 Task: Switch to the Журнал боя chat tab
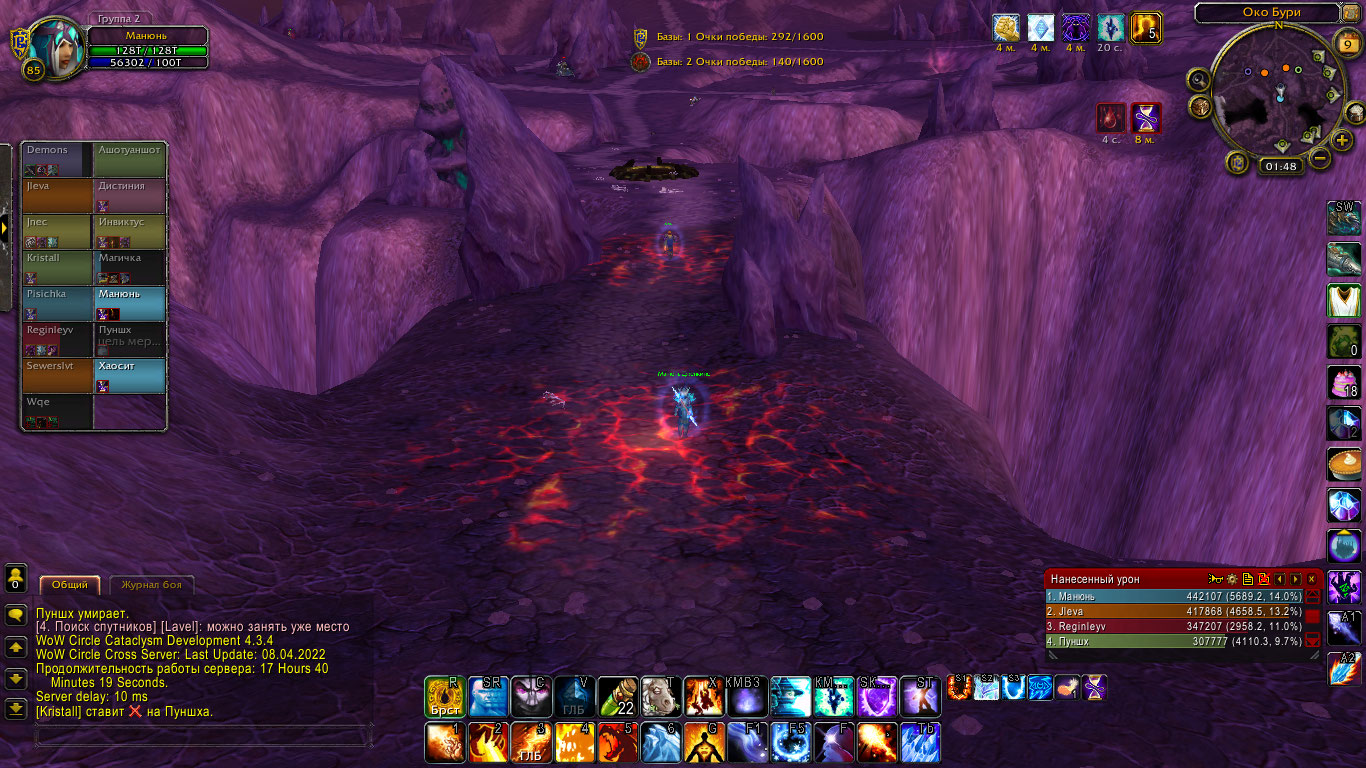(151, 585)
